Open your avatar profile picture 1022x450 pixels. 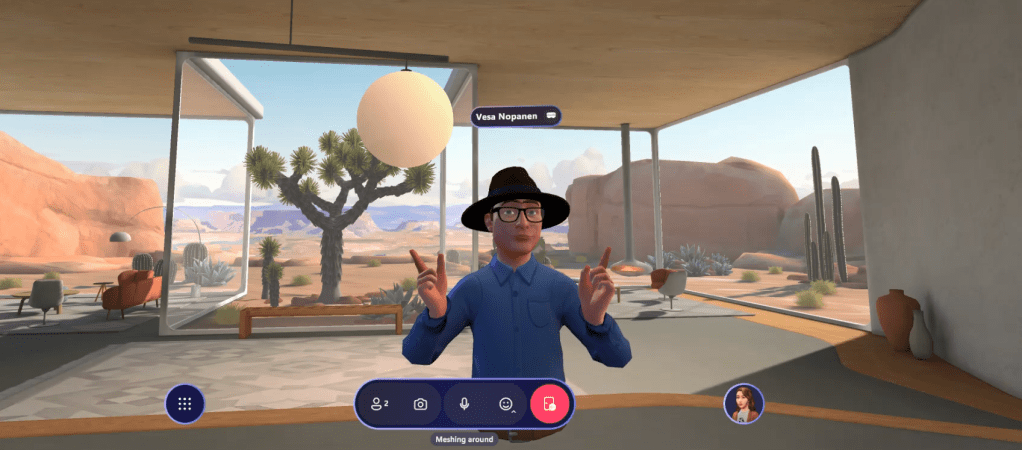(743, 403)
